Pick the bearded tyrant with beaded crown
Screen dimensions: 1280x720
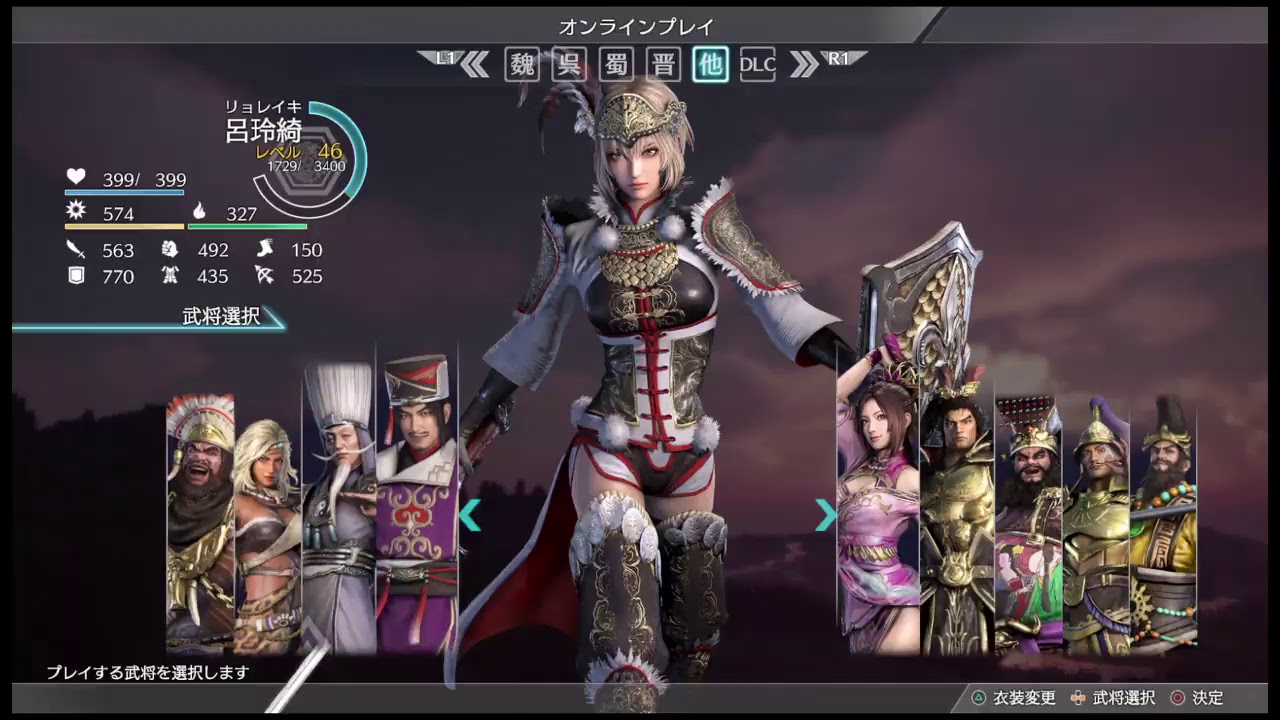1028,520
